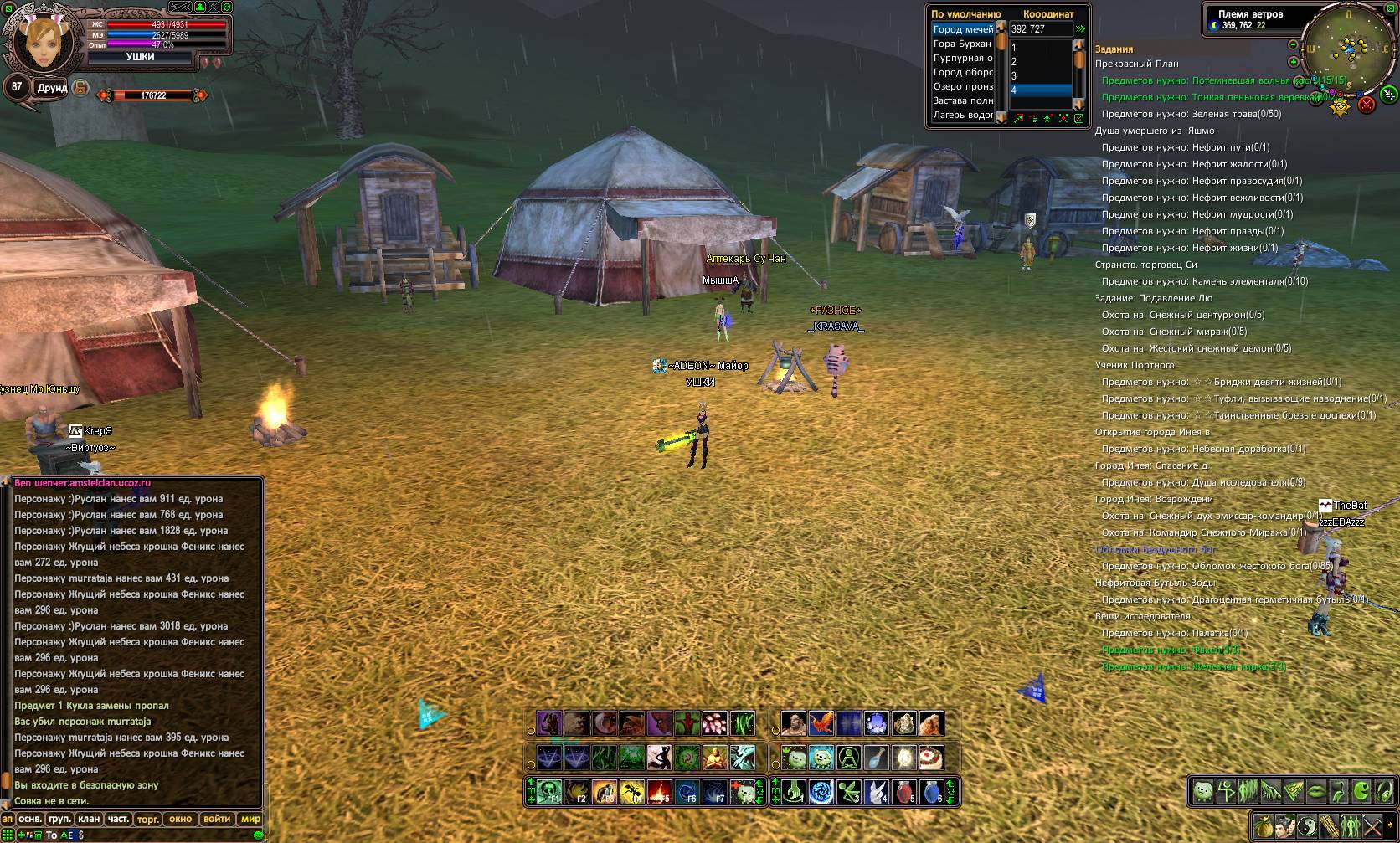Viewport: 1400px width, 843px height.
Task: Select Гора Бурхан destination entry
Action: pyautogui.click(x=962, y=44)
